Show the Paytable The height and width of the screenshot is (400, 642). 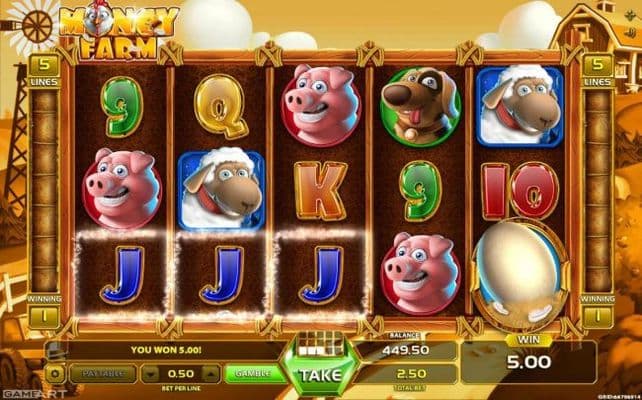103,372
